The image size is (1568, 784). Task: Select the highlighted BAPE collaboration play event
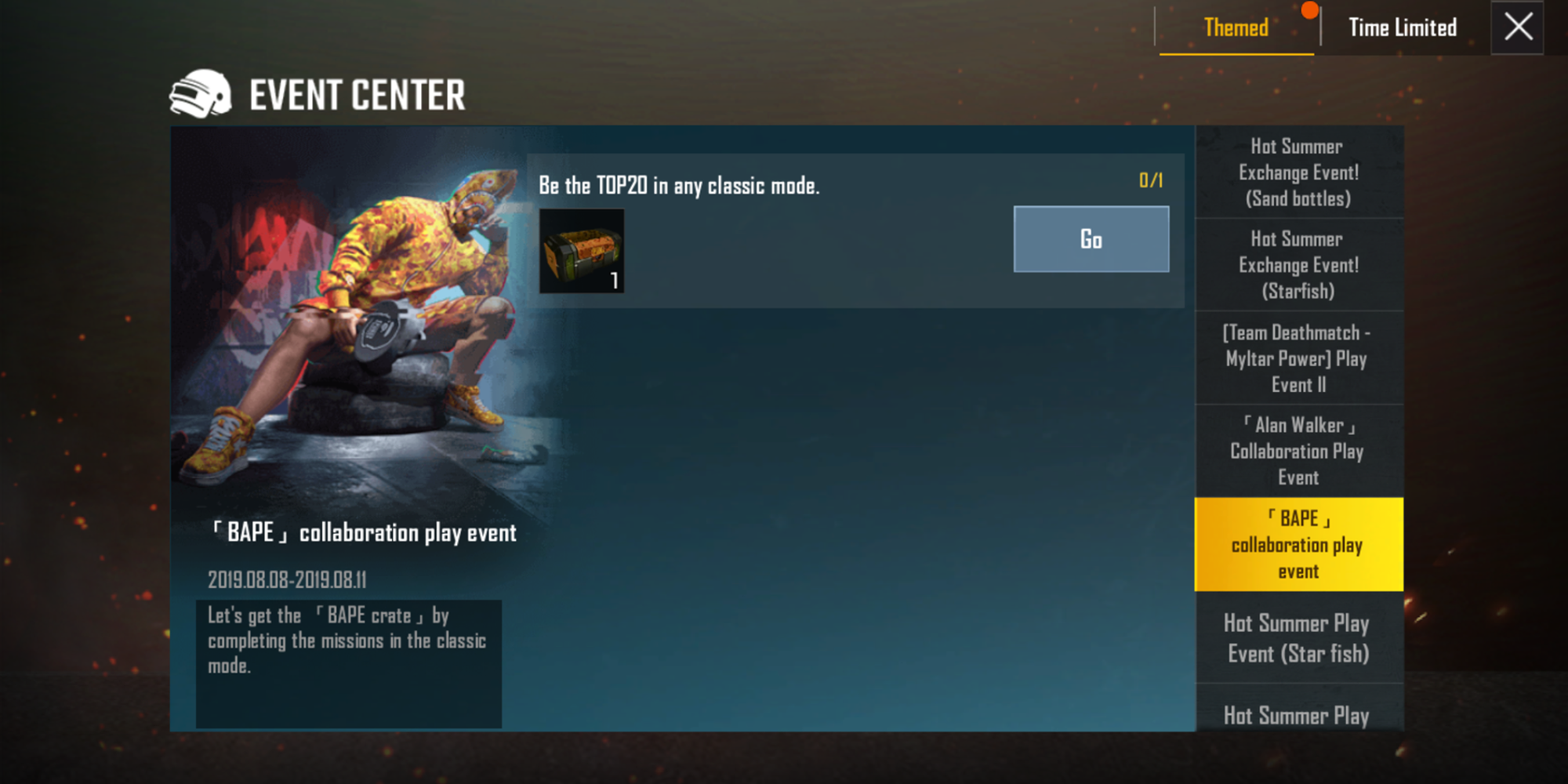tap(1298, 544)
